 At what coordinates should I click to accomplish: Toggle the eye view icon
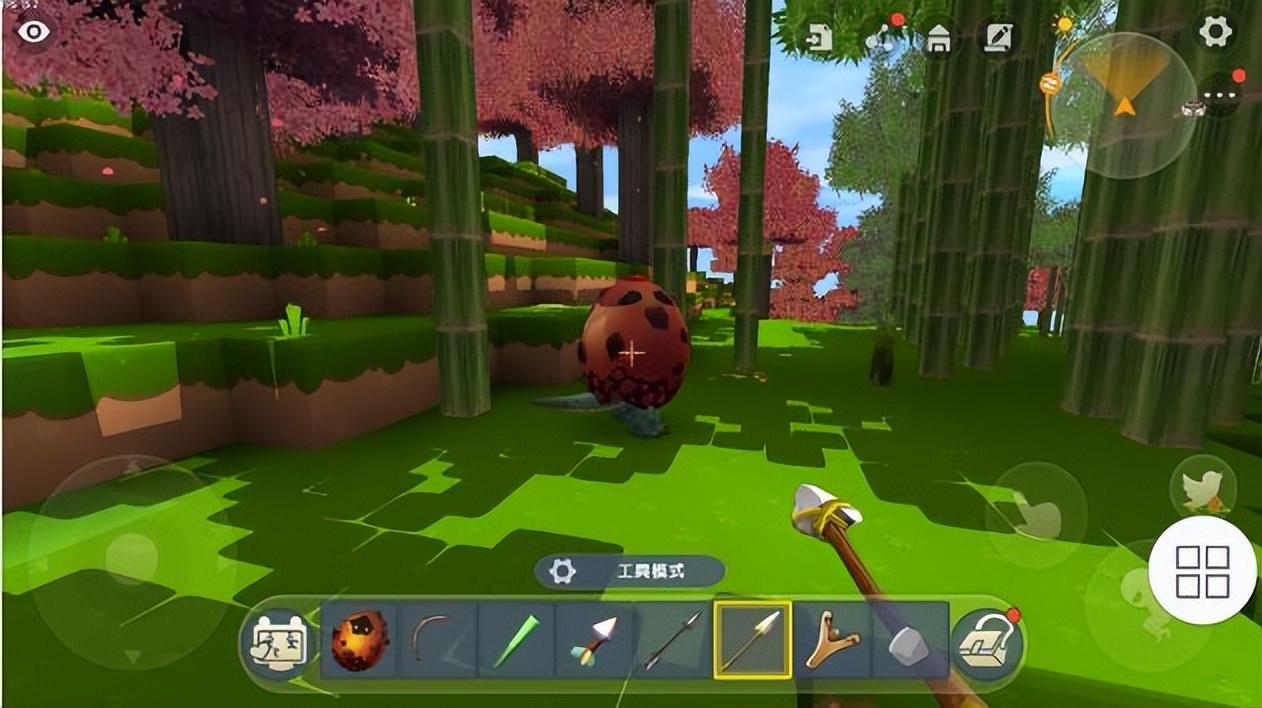coord(34,31)
